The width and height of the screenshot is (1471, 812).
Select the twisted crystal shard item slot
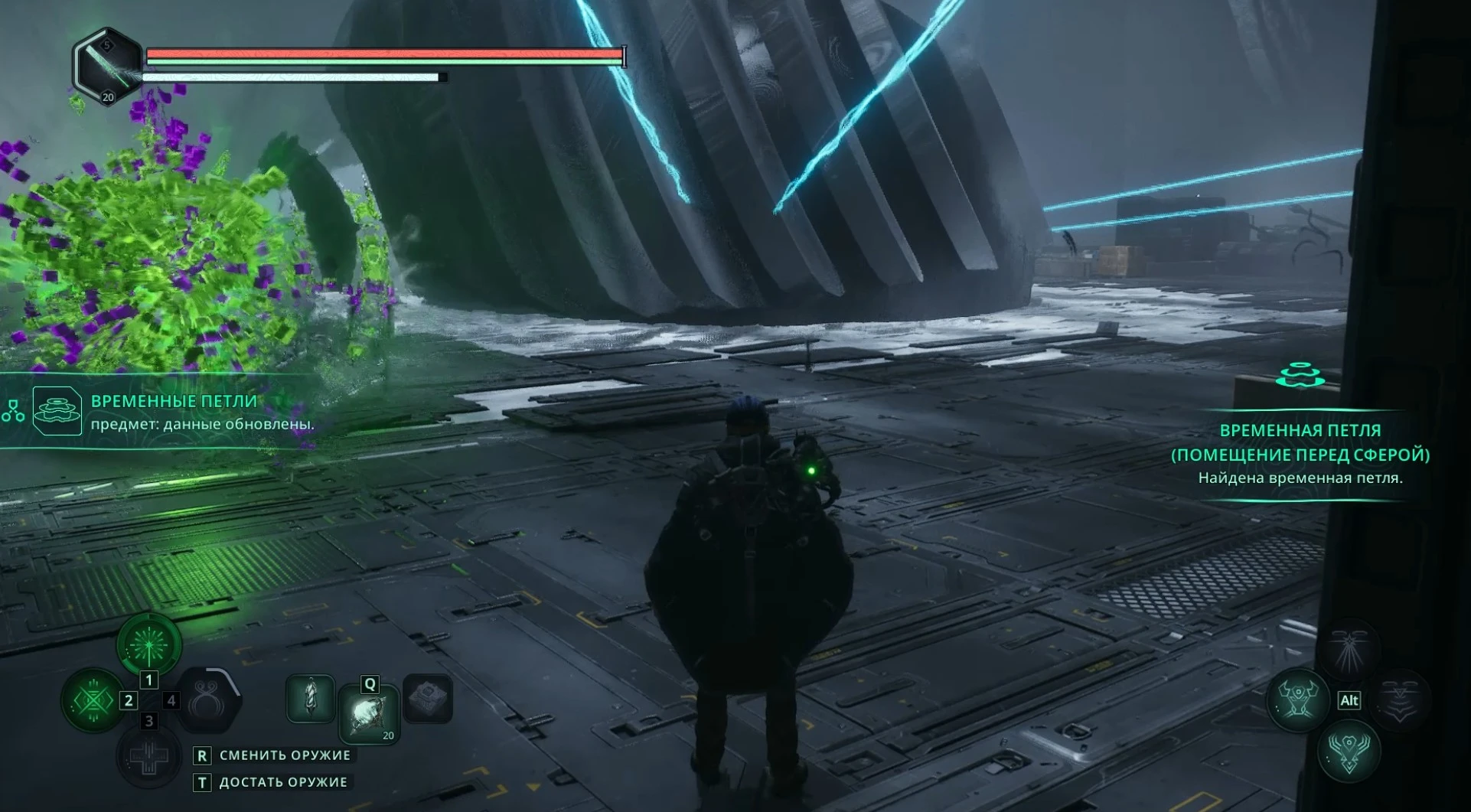point(310,698)
